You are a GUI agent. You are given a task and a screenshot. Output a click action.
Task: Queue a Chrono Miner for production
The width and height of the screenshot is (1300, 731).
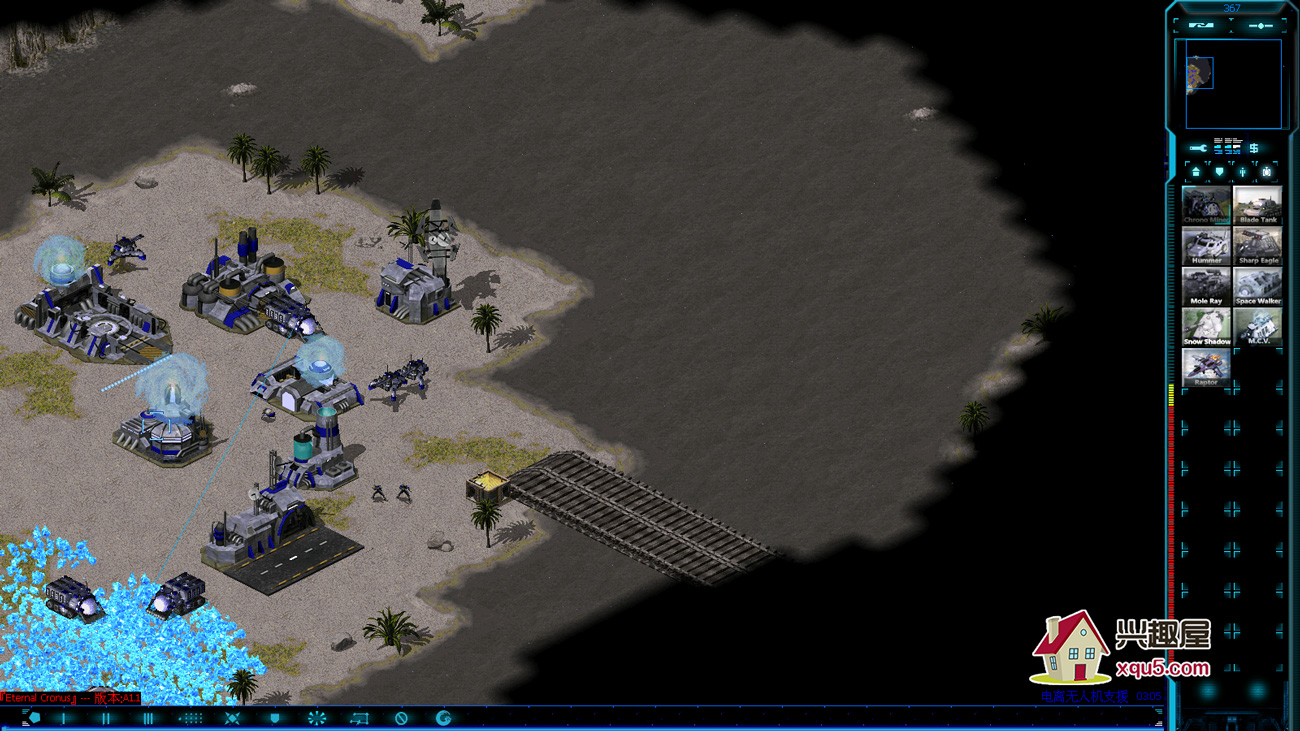[1206, 205]
